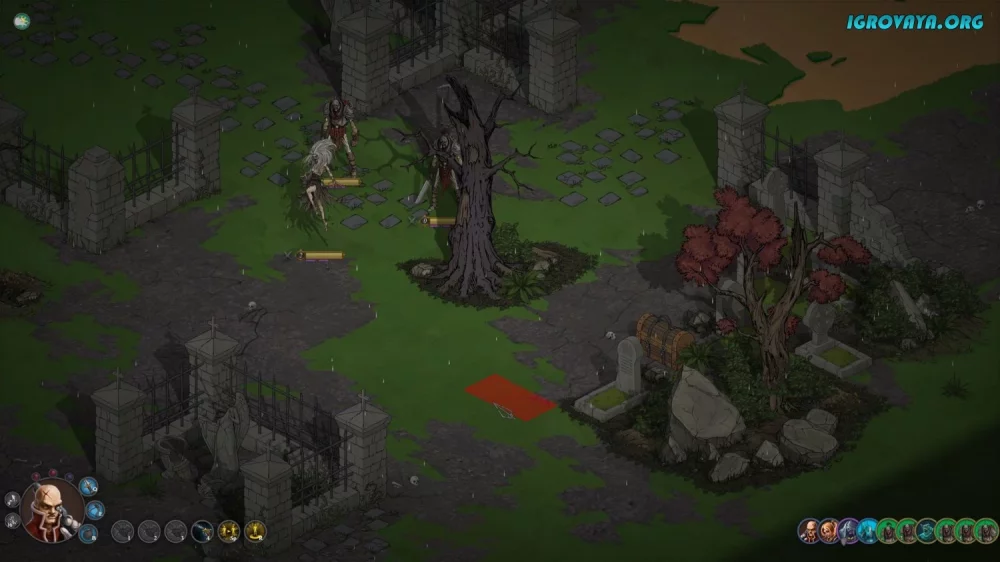Activate the blue ability slot numbered 4

coord(202,531)
